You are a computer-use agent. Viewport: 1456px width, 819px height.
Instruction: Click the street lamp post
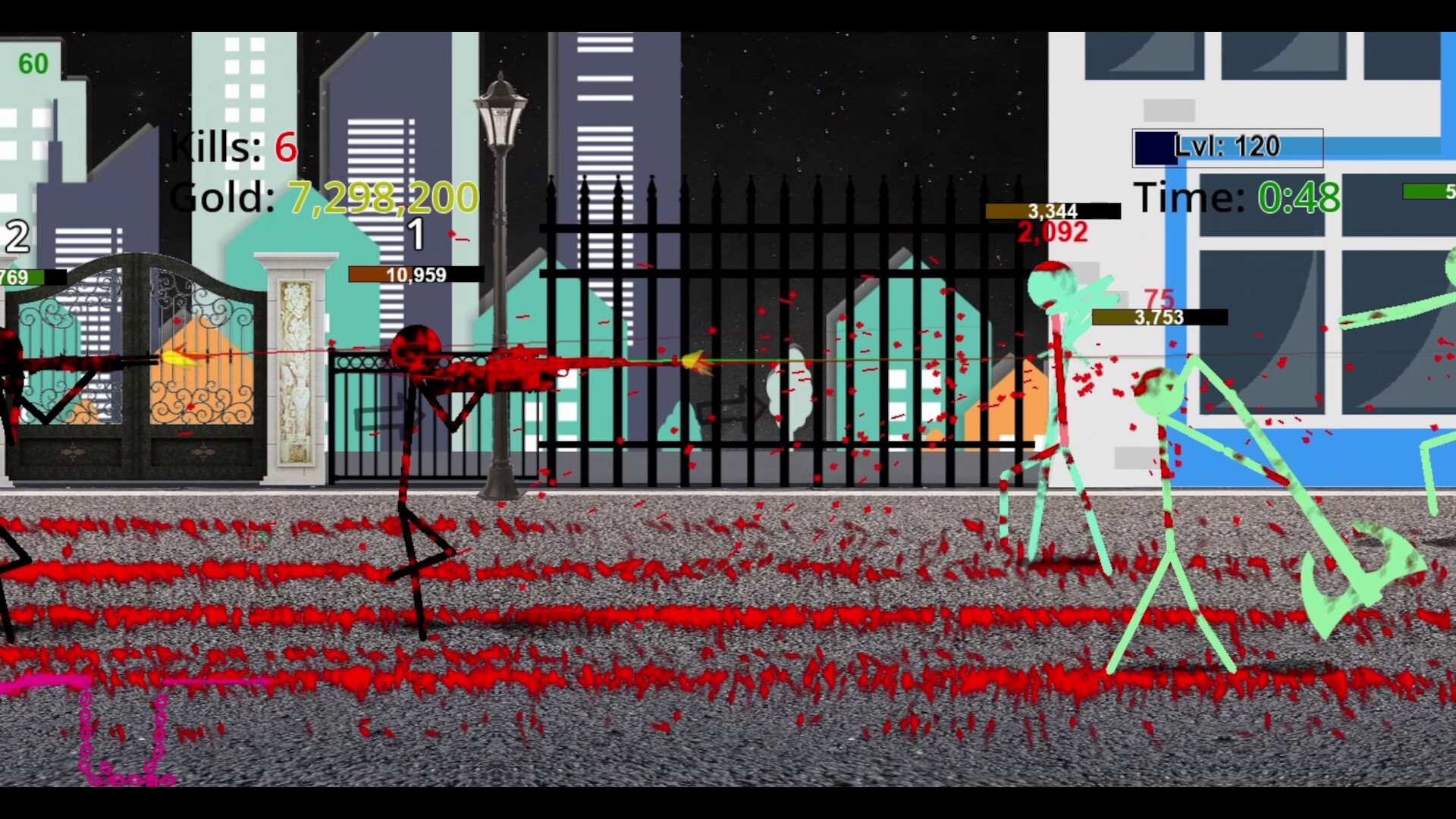500,303
